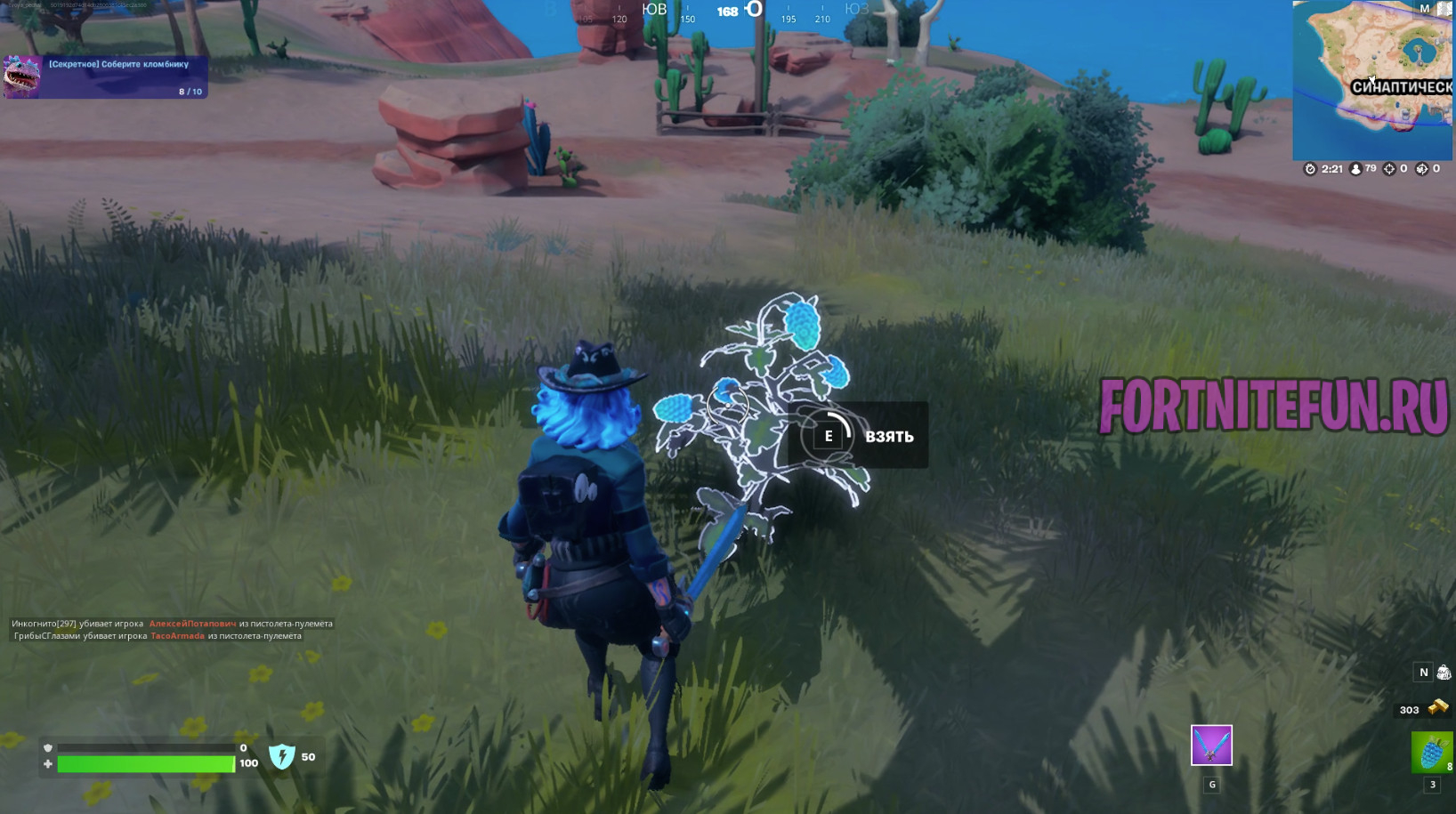Select the secret klombo berry quest tracker
This screenshot has width=1456, height=814.
coord(106,77)
